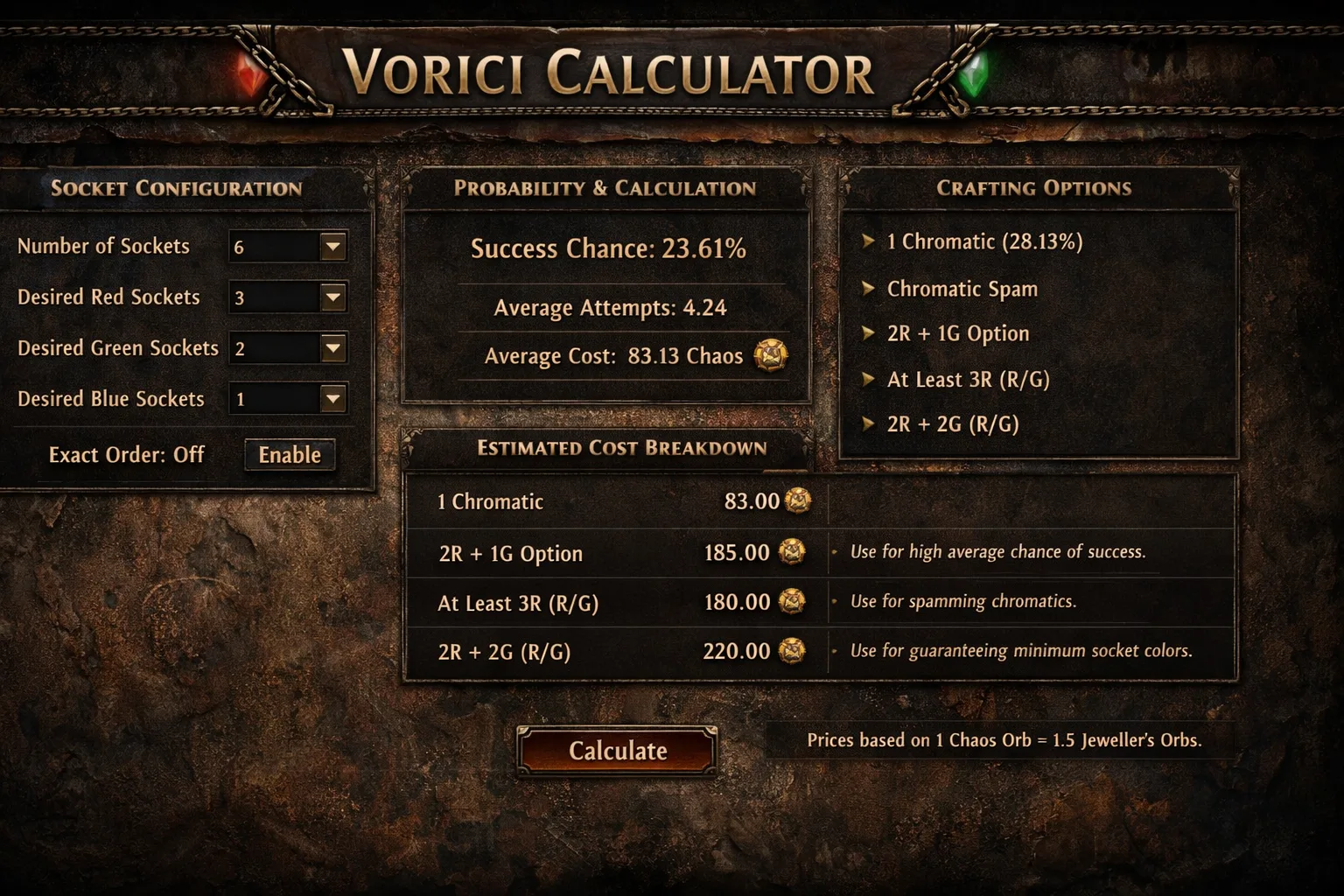
Task: Select the 1 Chromatic cost breakdown row
Action: [x=612, y=501]
